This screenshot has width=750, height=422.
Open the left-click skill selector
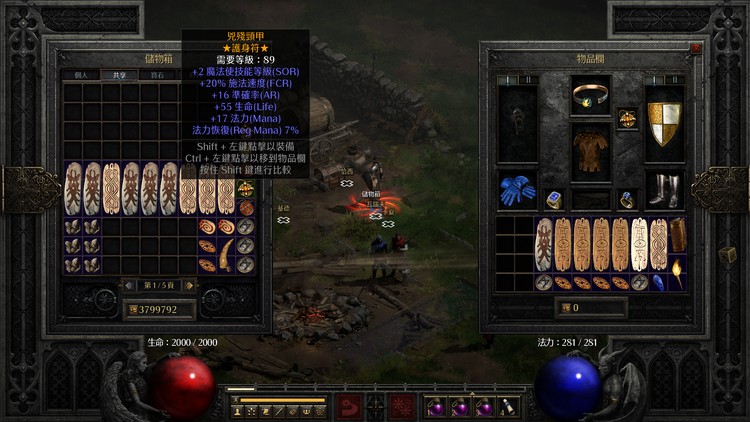pos(350,407)
